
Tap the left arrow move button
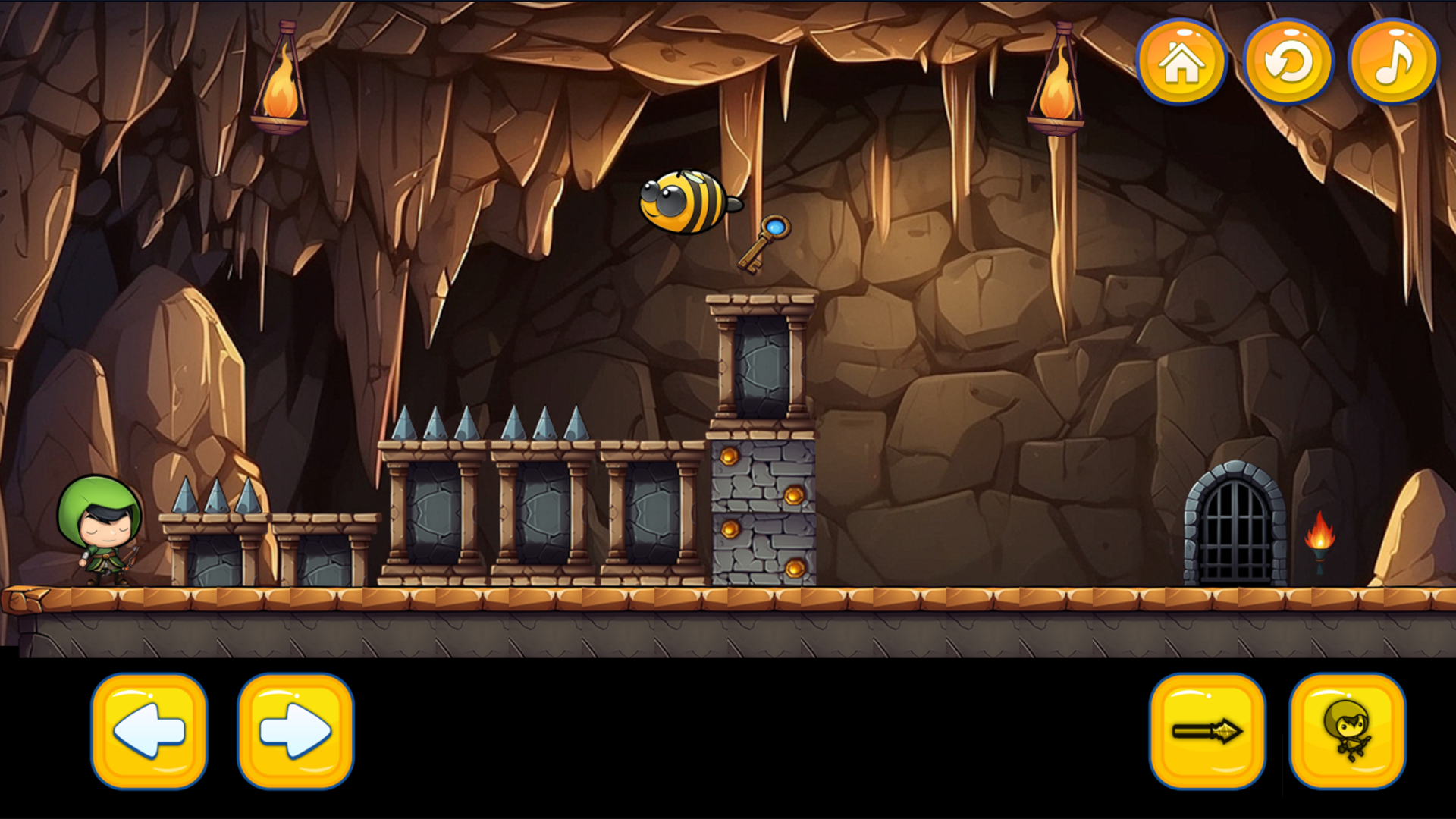coord(149,731)
